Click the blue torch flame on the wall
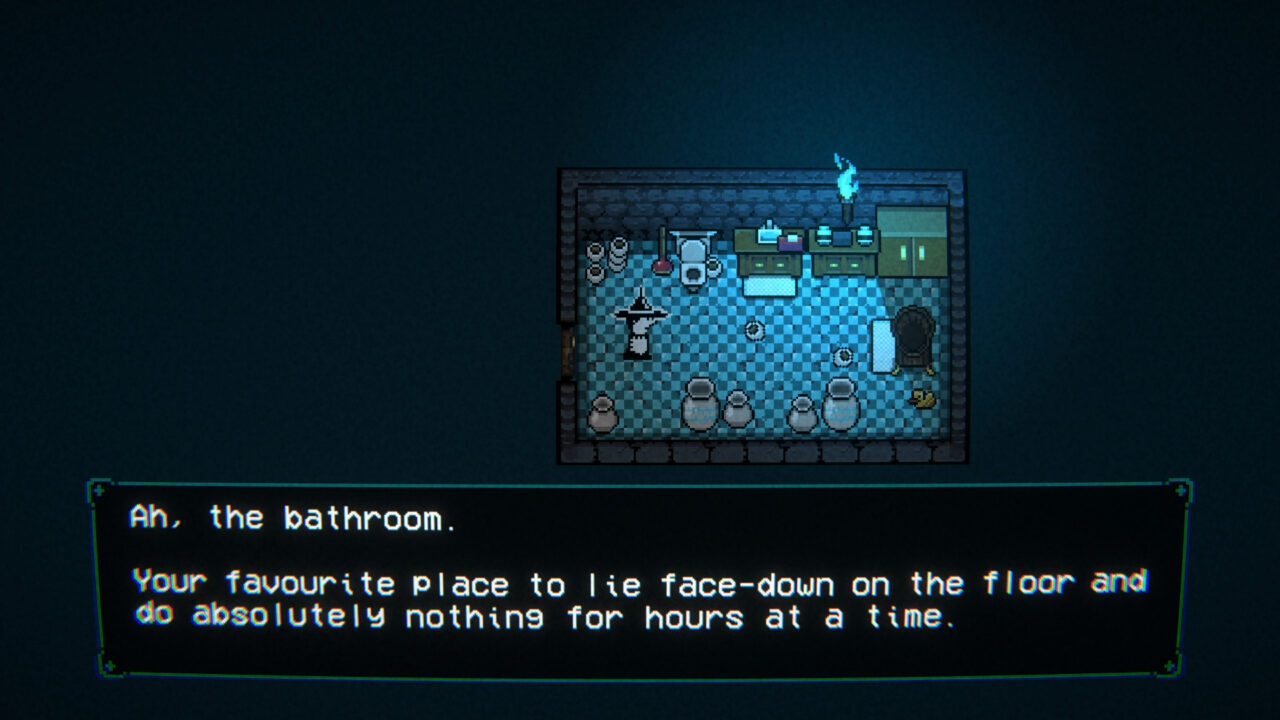The image size is (1280, 720). pos(846,181)
